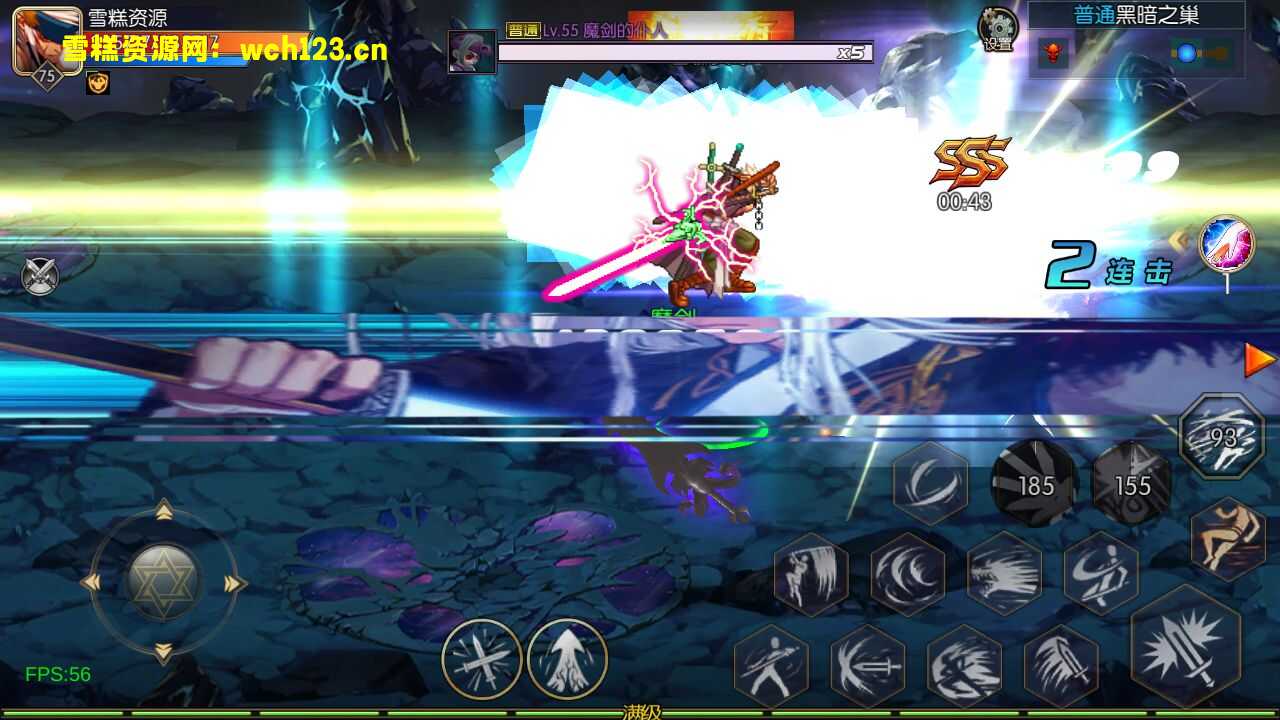Click the 满级 experience bar
The height and width of the screenshot is (720, 1280).
pos(640,712)
